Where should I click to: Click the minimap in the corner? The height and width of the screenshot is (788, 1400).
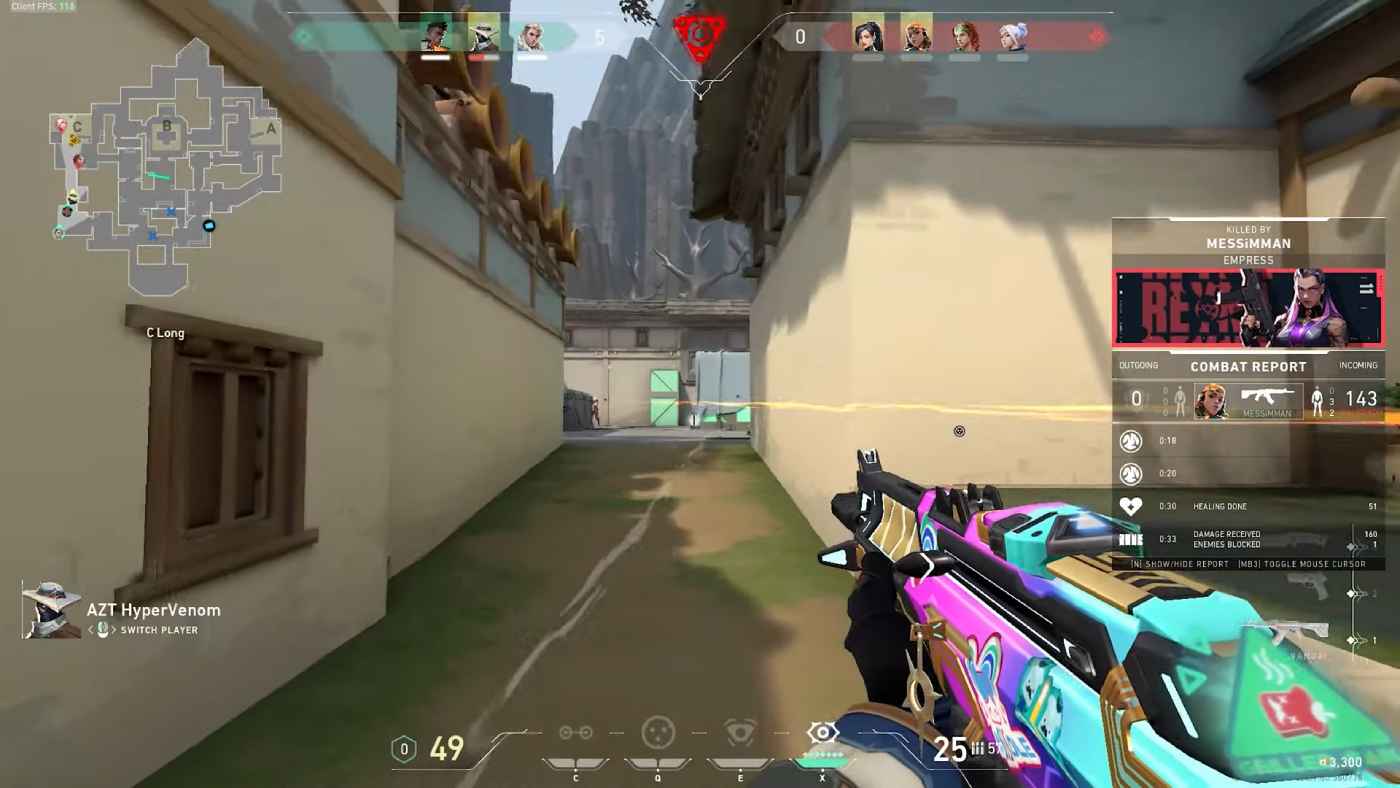pos(165,165)
